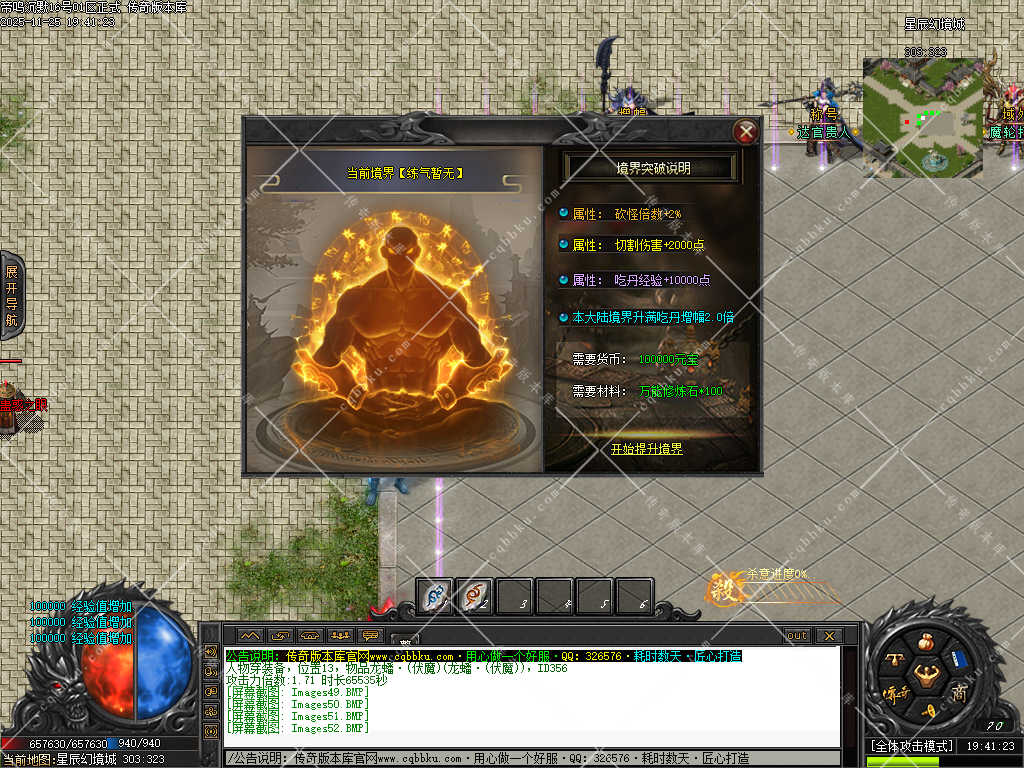Click 开始提升境界 to upgrade realm
Image resolution: width=1024 pixels, height=768 pixels.
click(646, 450)
